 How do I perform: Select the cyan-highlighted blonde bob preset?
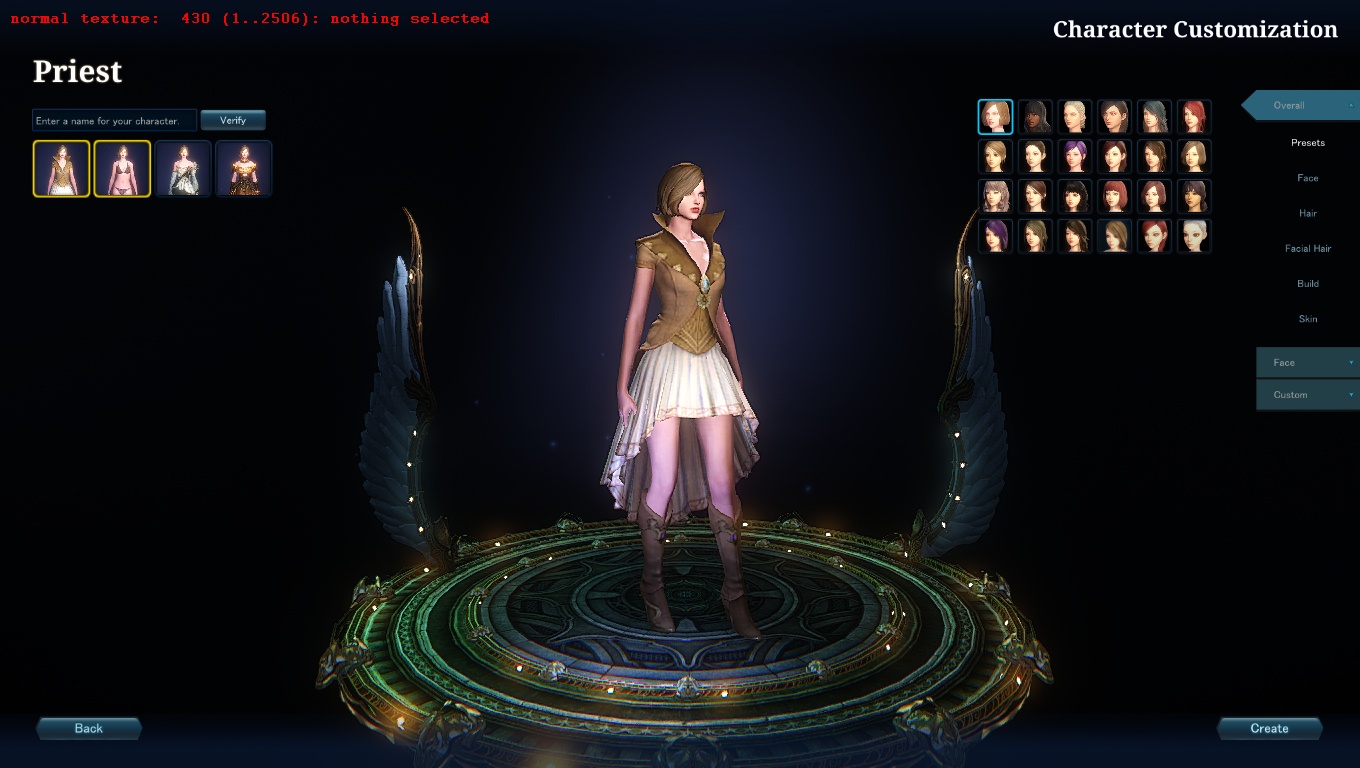coord(995,117)
